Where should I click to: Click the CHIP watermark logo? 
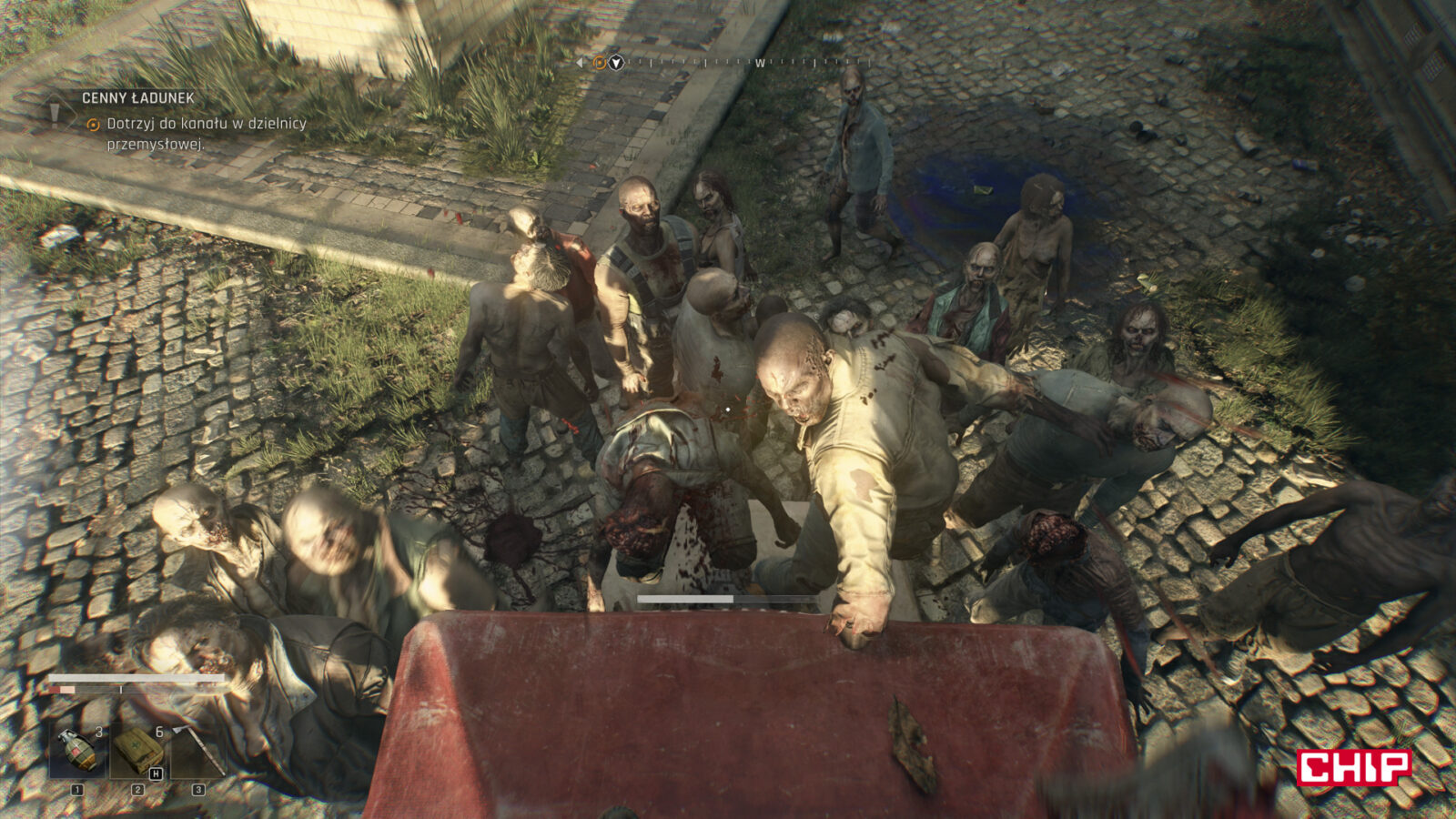[1353, 767]
